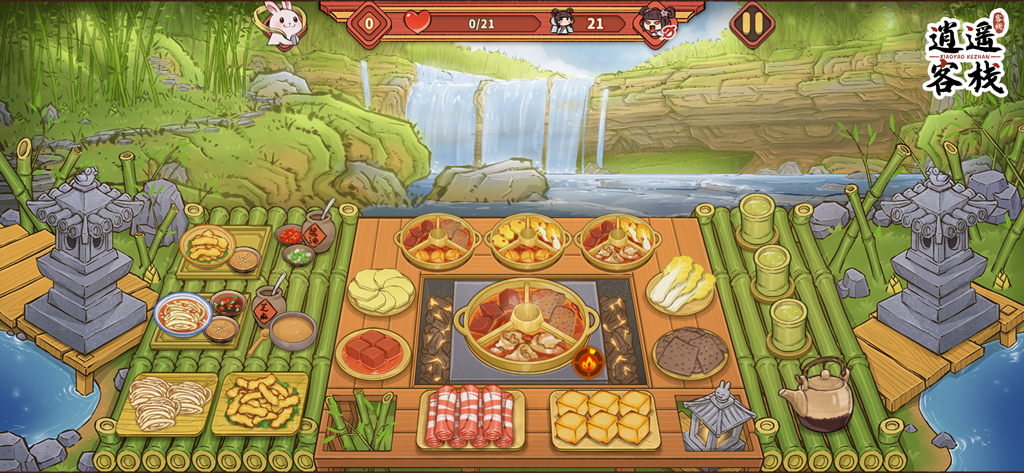Choose the dark tripe squares plate
Image resolution: width=1024 pixels, height=473 pixels.
[x=690, y=352]
